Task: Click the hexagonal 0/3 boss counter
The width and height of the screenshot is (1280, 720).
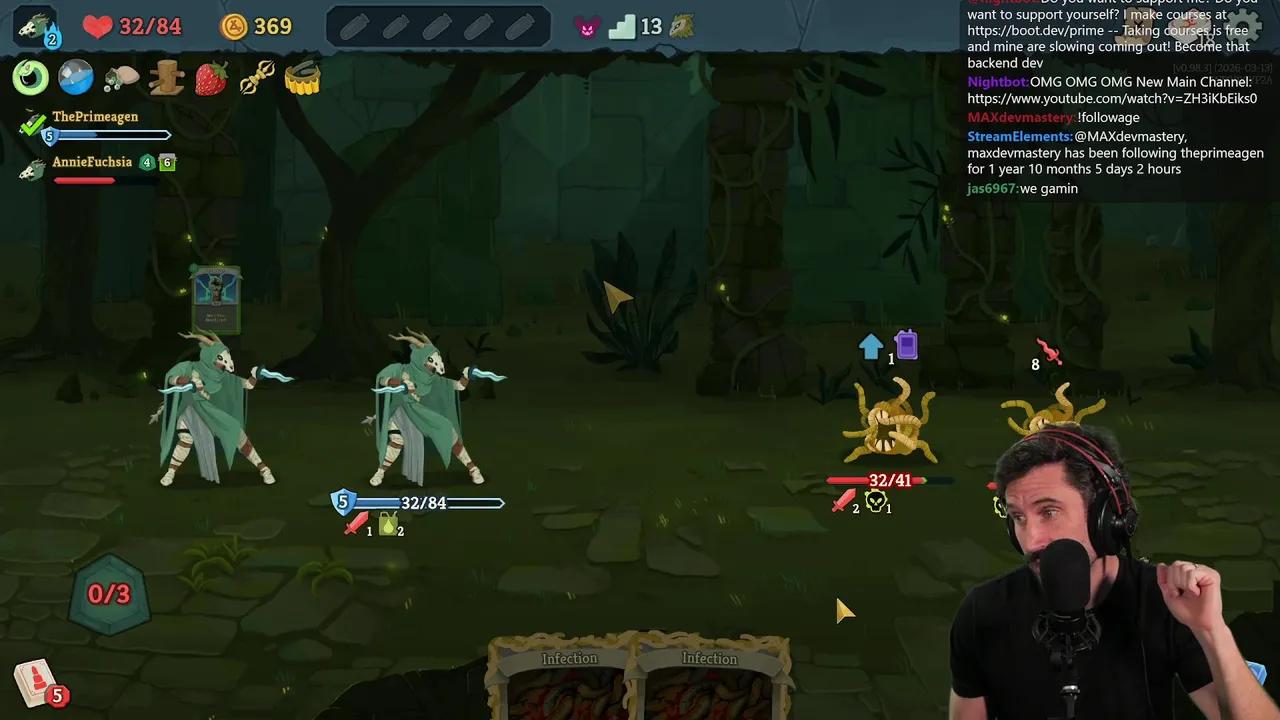Action: (108, 593)
